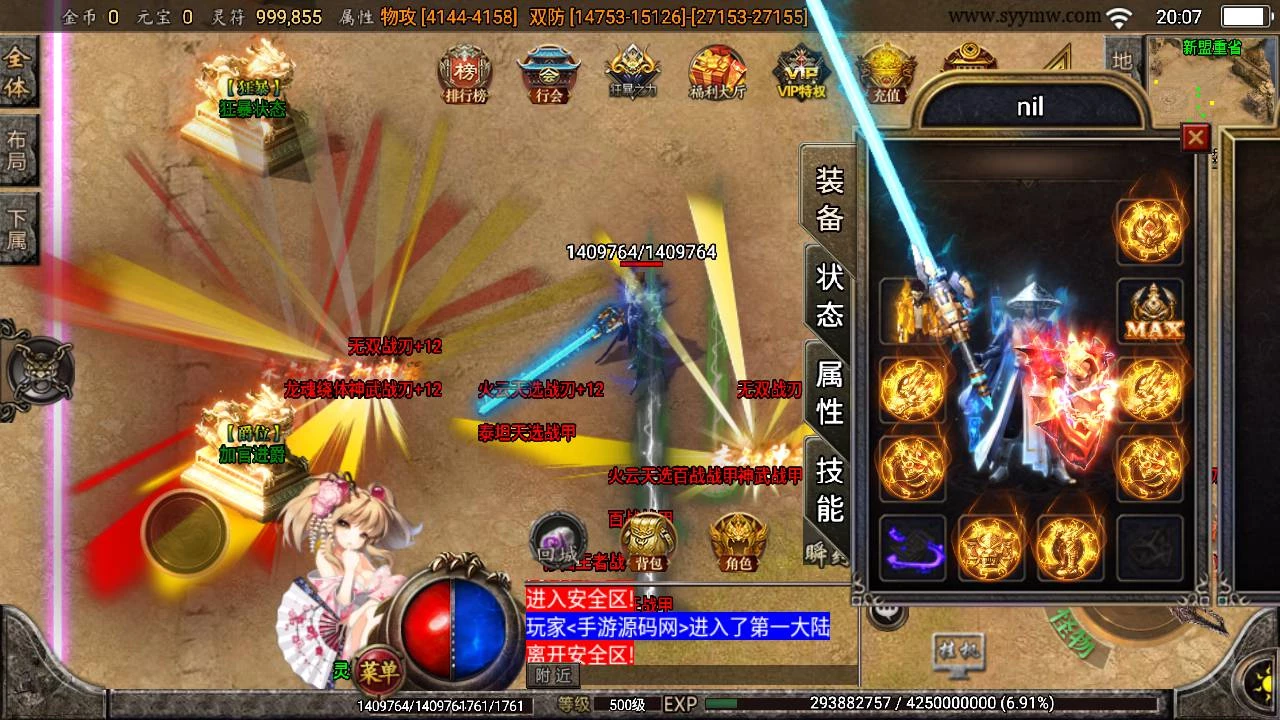This screenshot has width=1280, height=720.
Task: Switch to the 属性 attributes tab
Action: [x=829, y=391]
